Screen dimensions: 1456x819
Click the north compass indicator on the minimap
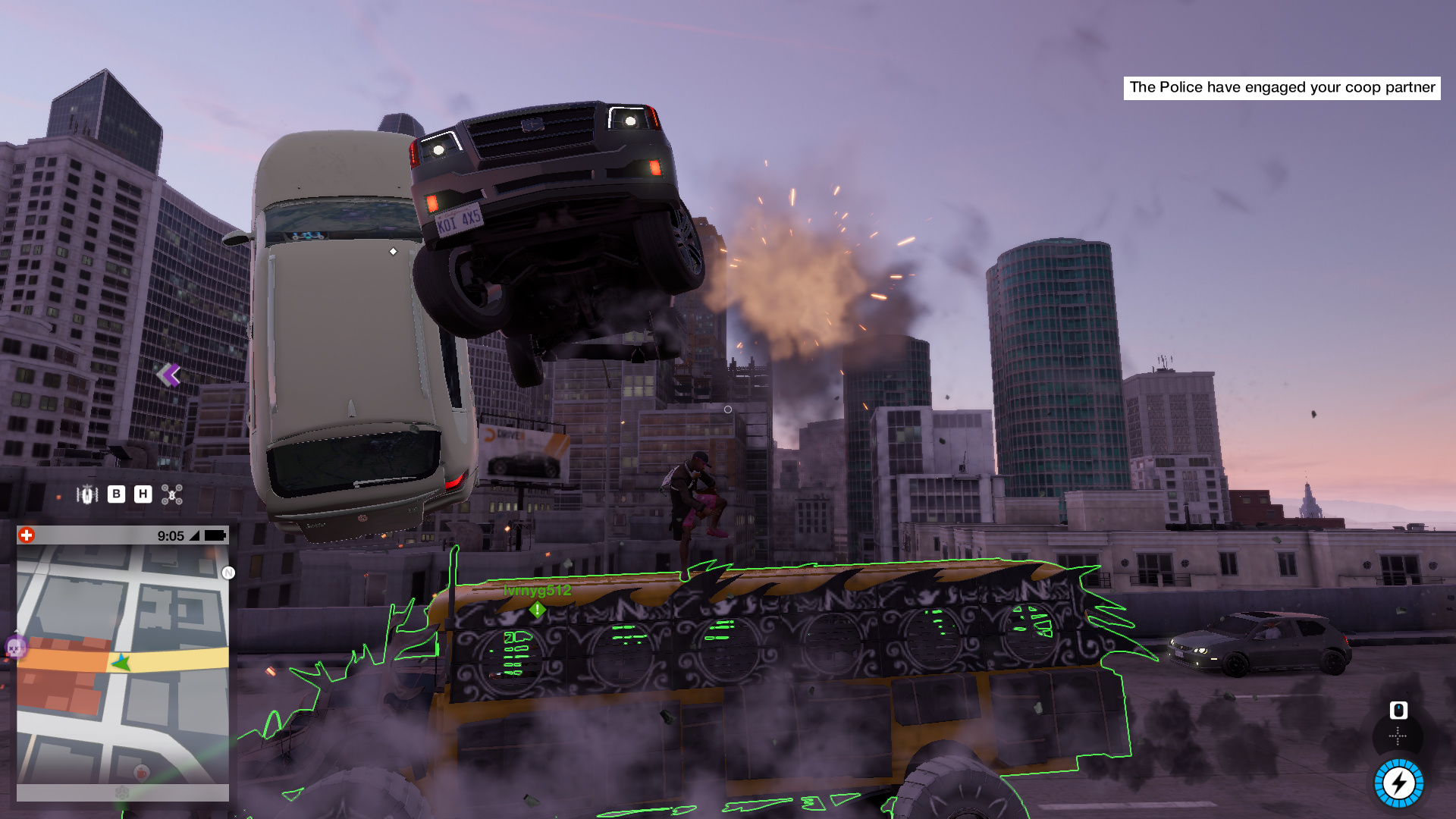pos(228,573)
